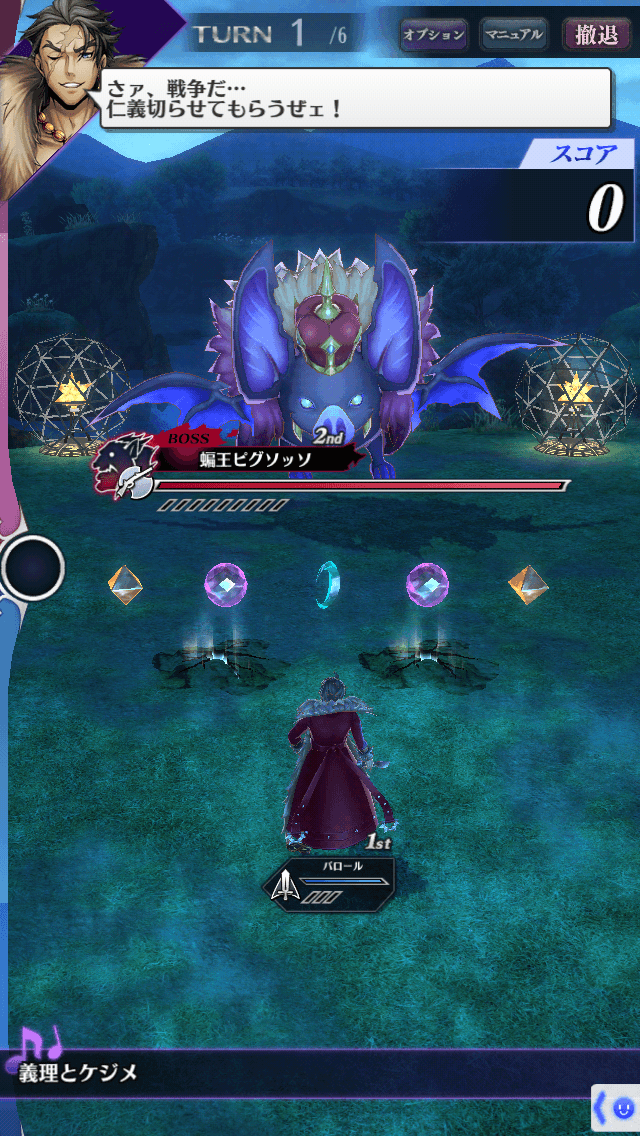The width and height of the screenshot is (640, 1136).
Task: Retreat from battle with 撤退 button
Action: 596,34
